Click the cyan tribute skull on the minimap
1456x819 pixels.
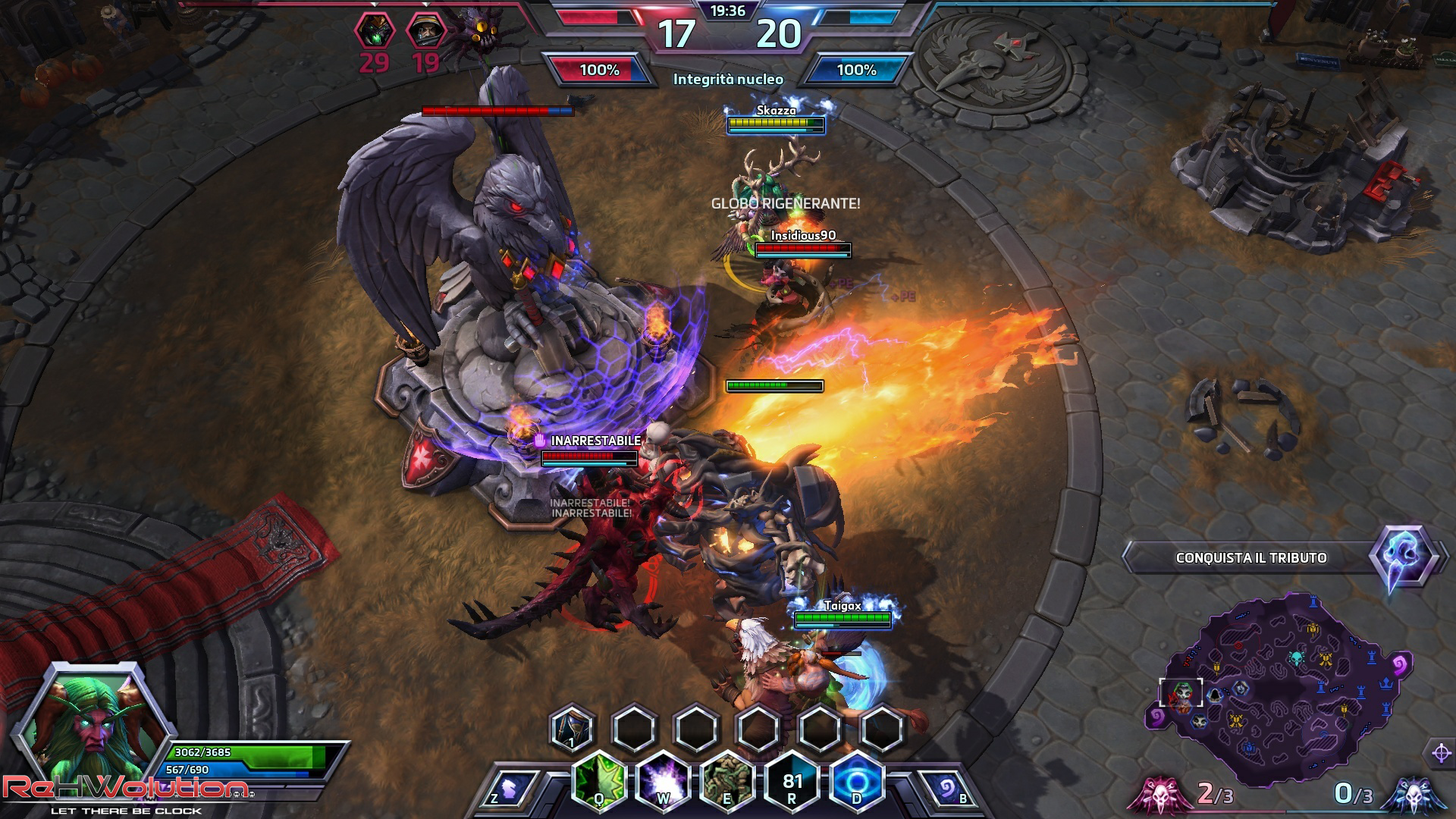[x=1296, y=657]
